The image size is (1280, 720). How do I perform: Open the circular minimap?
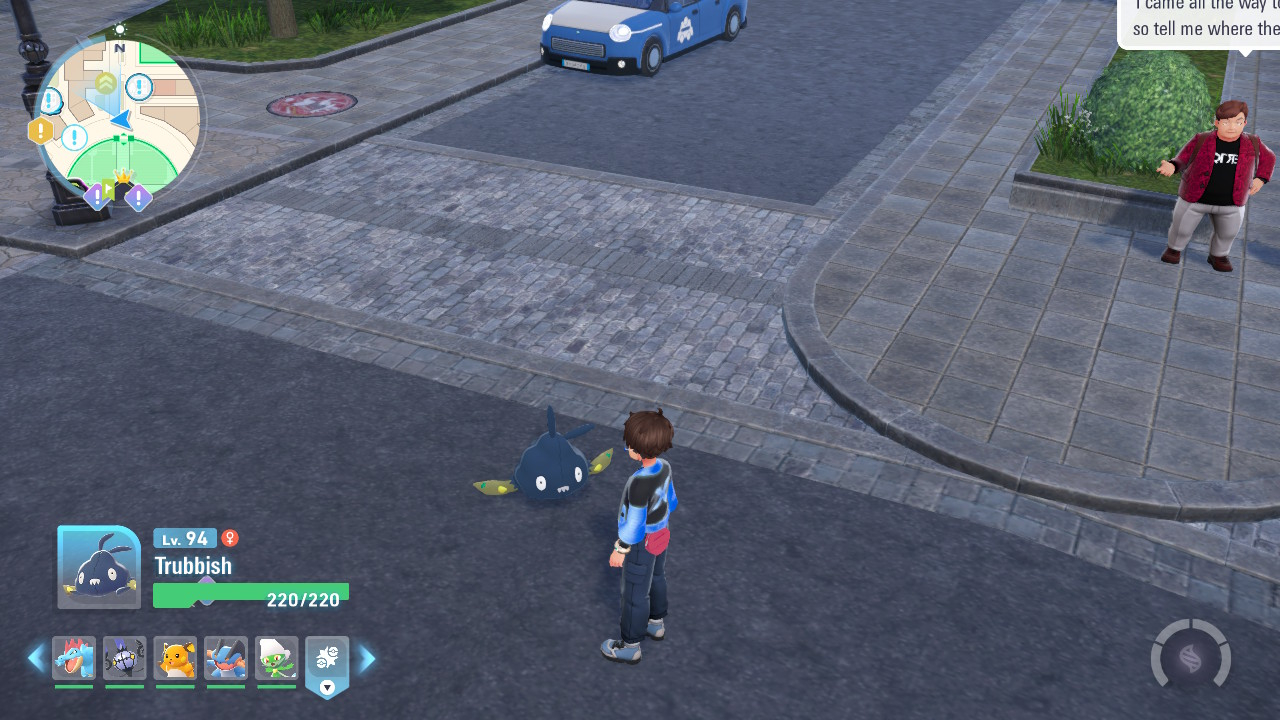(119, 118)
